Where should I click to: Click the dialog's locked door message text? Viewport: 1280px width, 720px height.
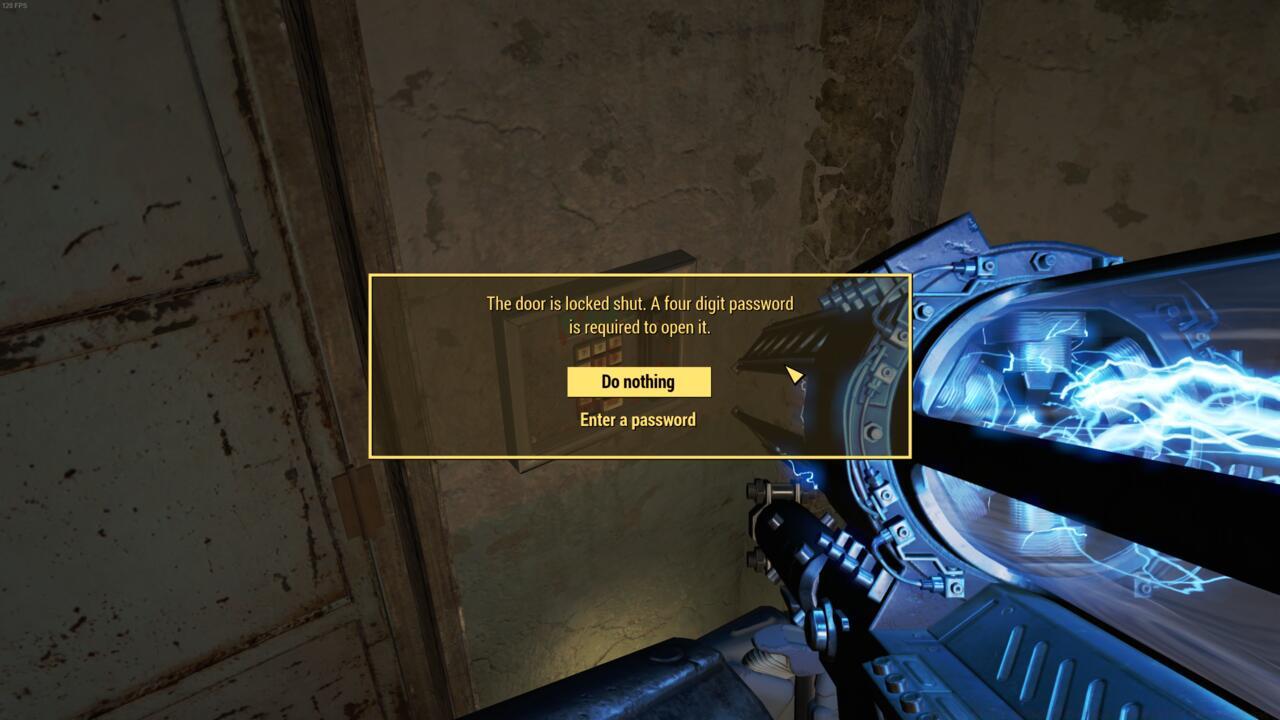click(x=640, y=315)
